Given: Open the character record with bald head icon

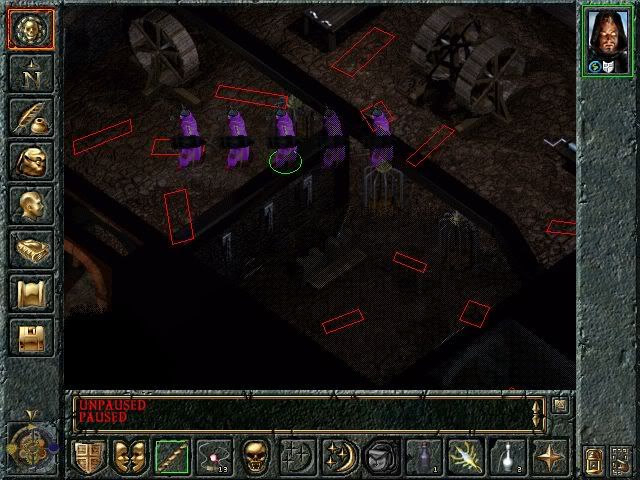Looking at the screenshot, I should [x=31, y=205].
